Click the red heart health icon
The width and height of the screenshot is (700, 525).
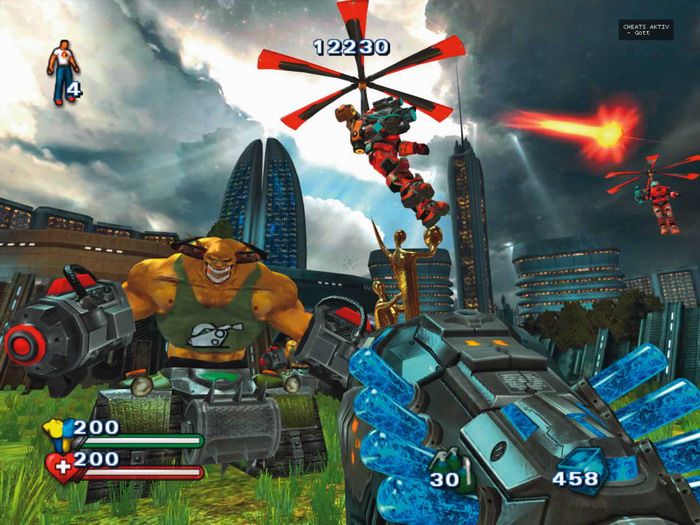[61, 465]
